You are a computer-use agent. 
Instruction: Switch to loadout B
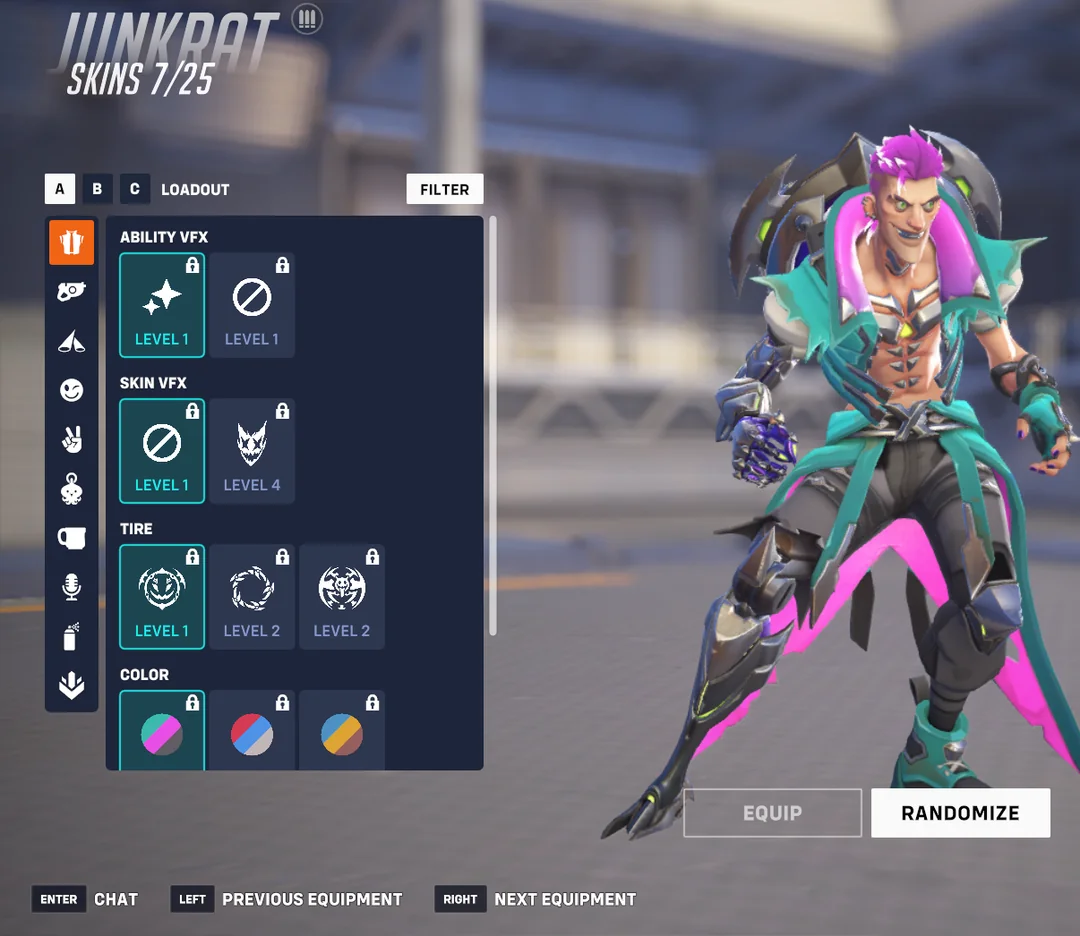(x=97, y=189)
